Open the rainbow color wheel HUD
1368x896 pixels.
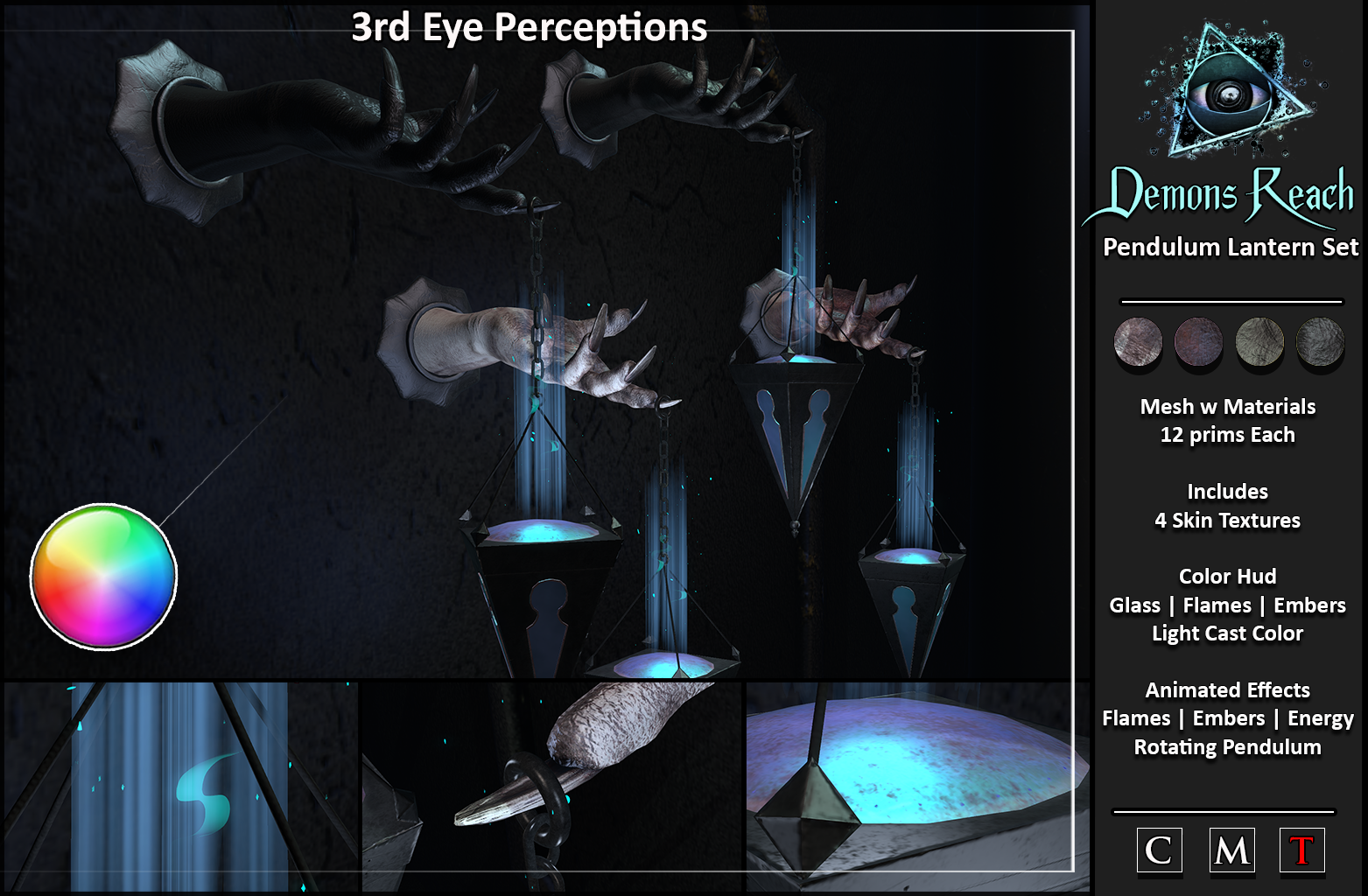(103, 576)
